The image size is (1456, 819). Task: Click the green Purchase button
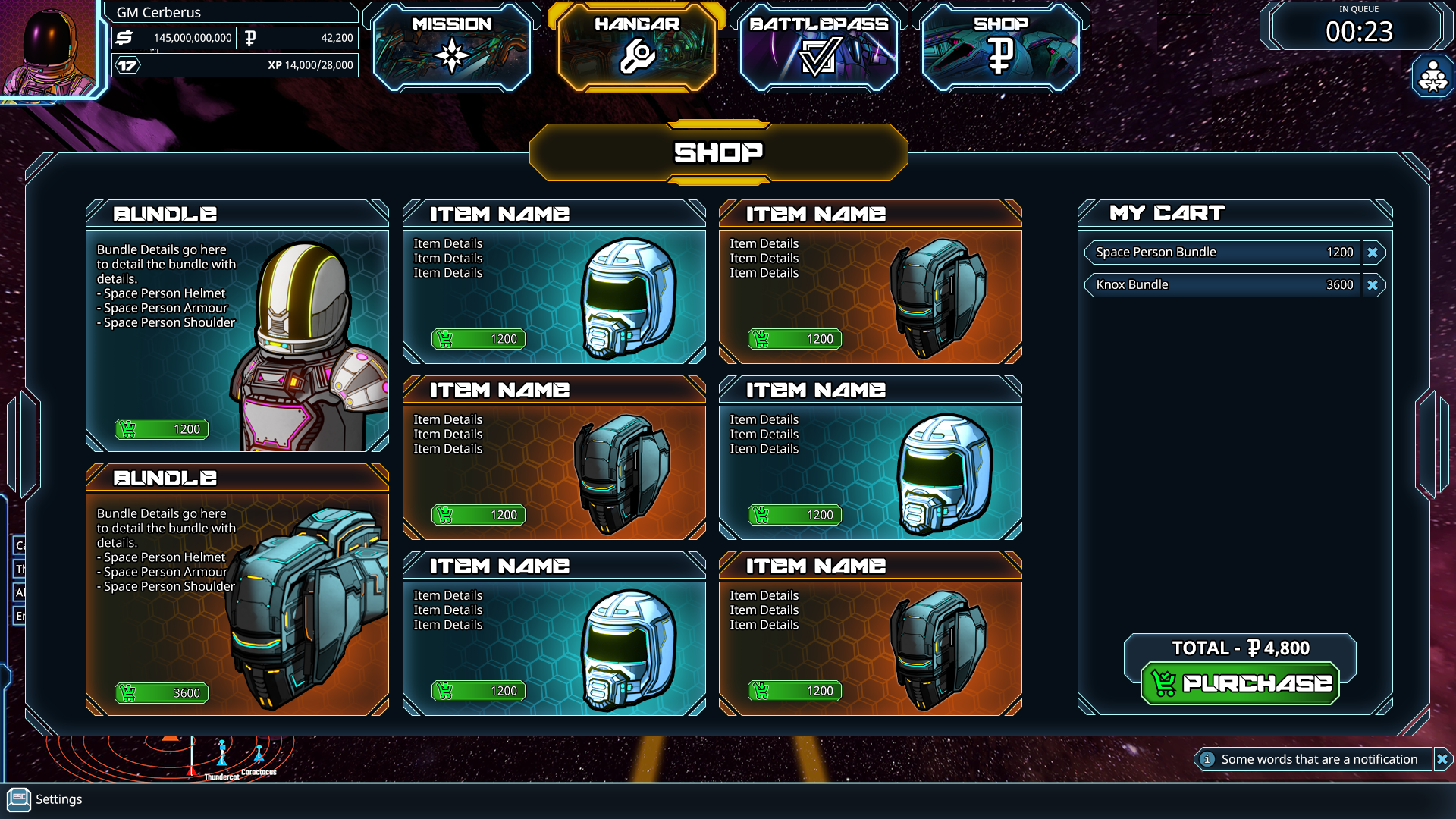click(1241, 683)
